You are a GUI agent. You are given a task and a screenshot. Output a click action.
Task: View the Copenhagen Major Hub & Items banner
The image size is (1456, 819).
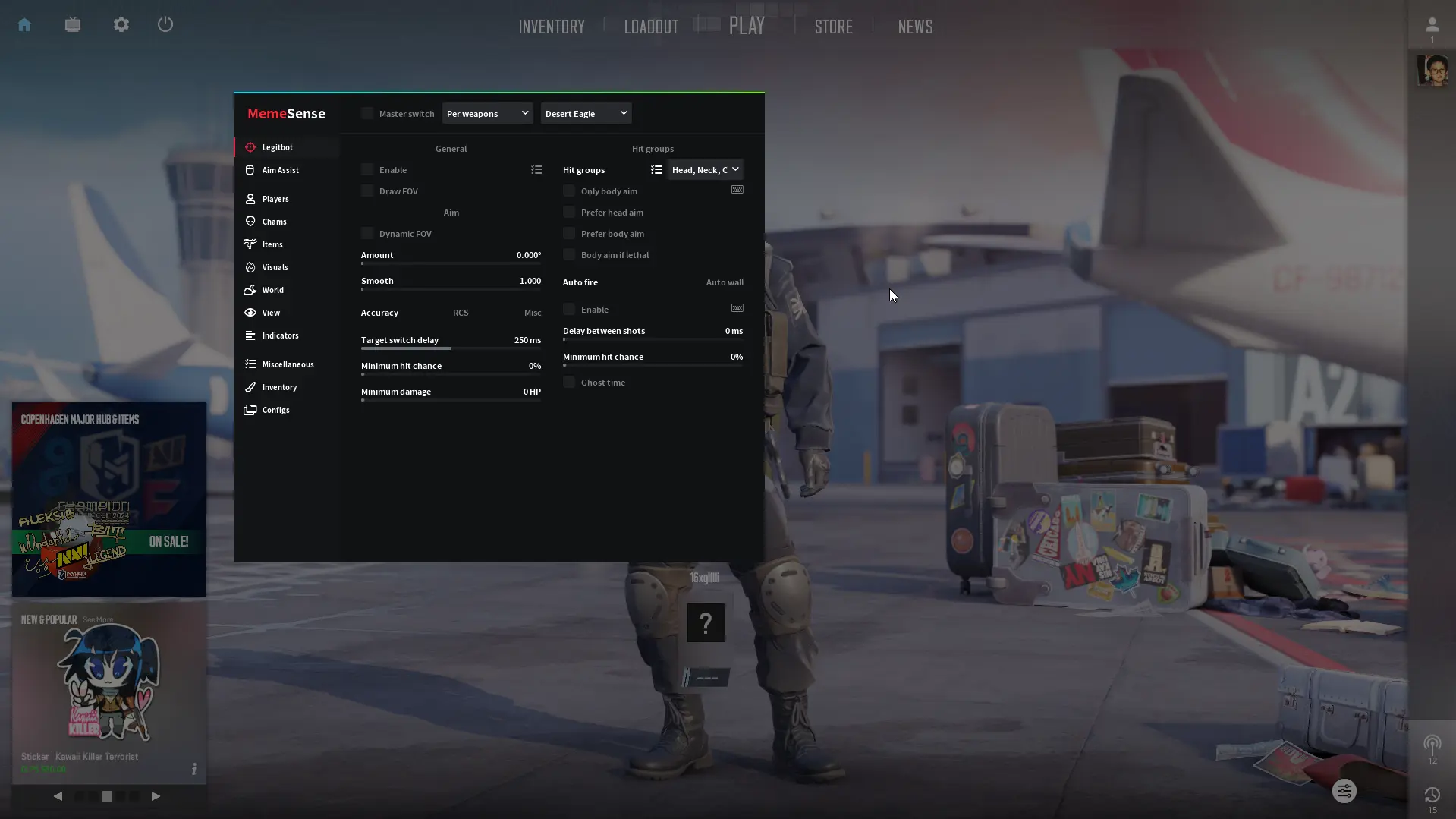tap(109, 499)
